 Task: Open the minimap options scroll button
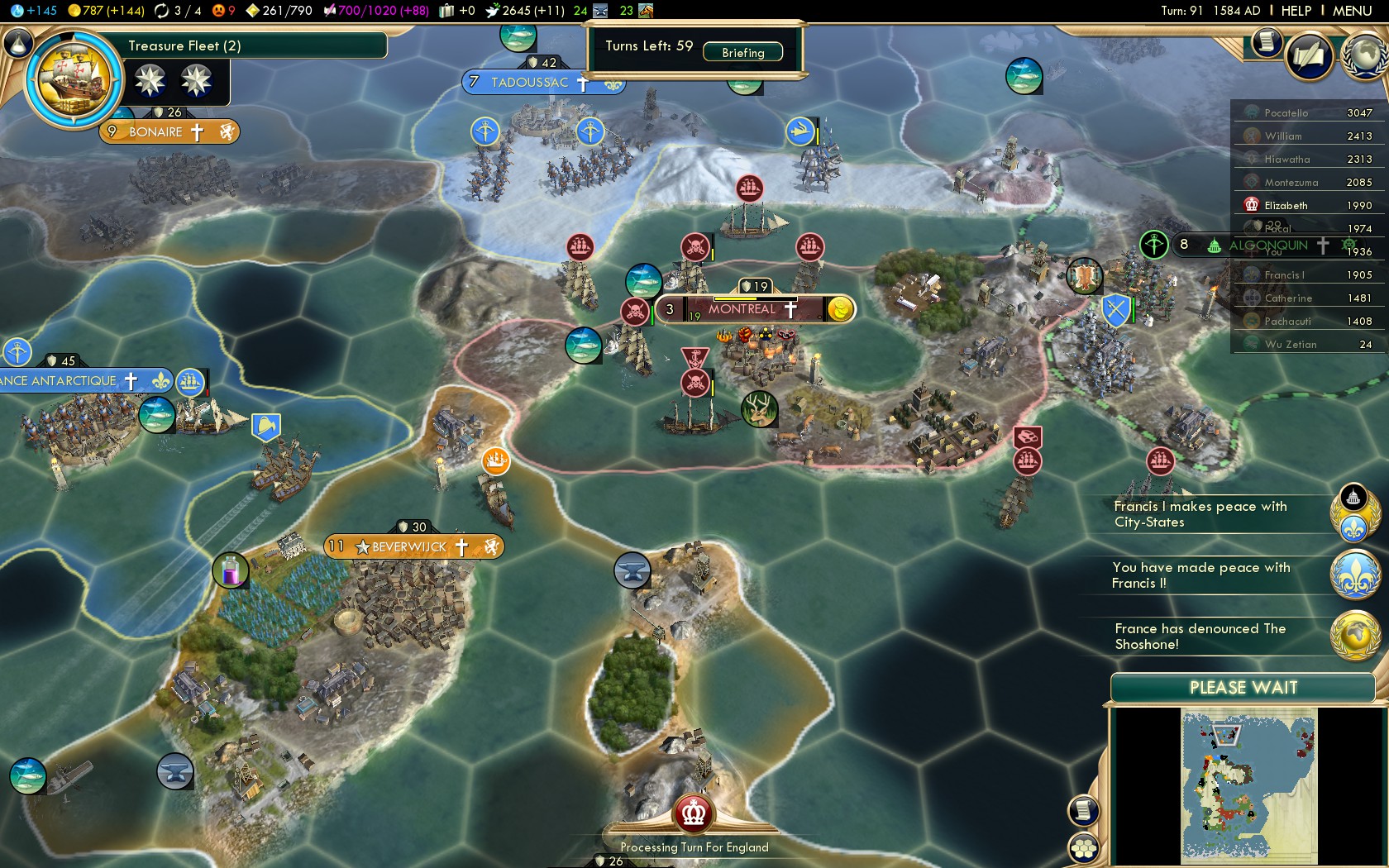point(1084,810)
